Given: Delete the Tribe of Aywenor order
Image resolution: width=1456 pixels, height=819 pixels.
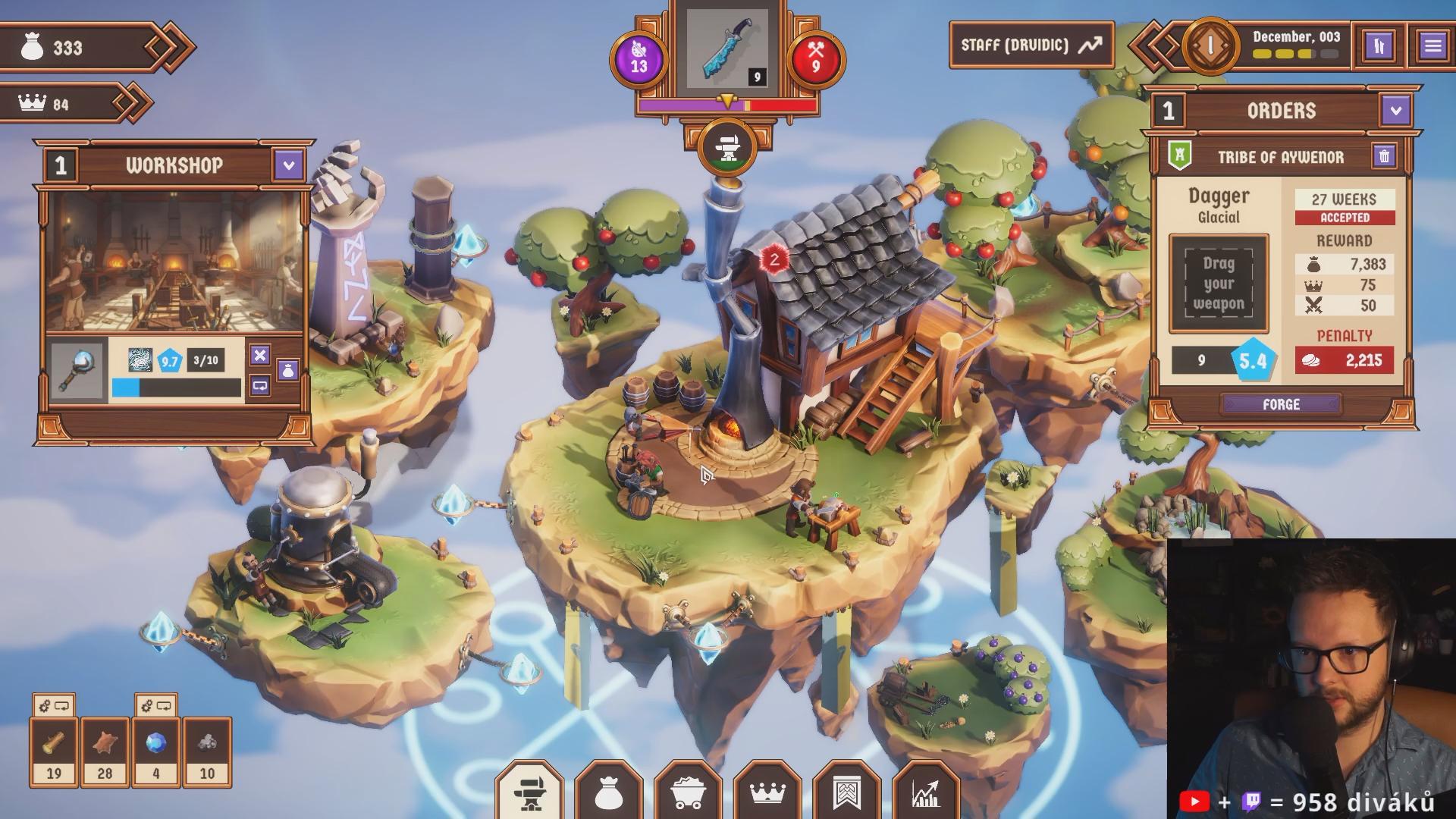Looking at the screenshot, I should tap(1384, 156).
